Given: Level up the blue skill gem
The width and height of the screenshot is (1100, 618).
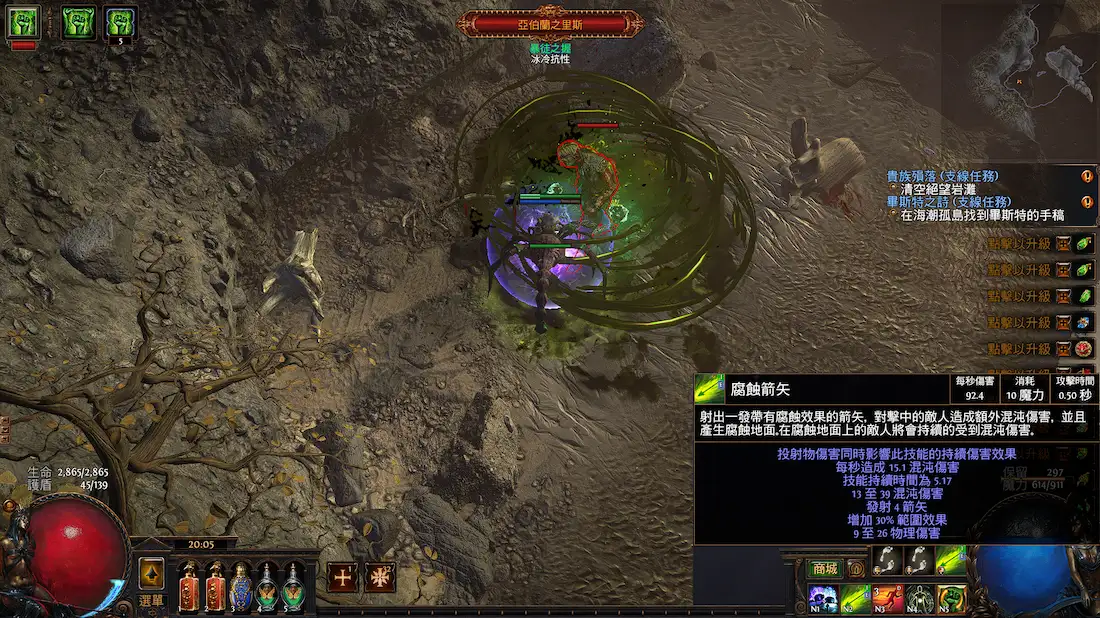Looking at the screenshot, I should point(1084,323).
